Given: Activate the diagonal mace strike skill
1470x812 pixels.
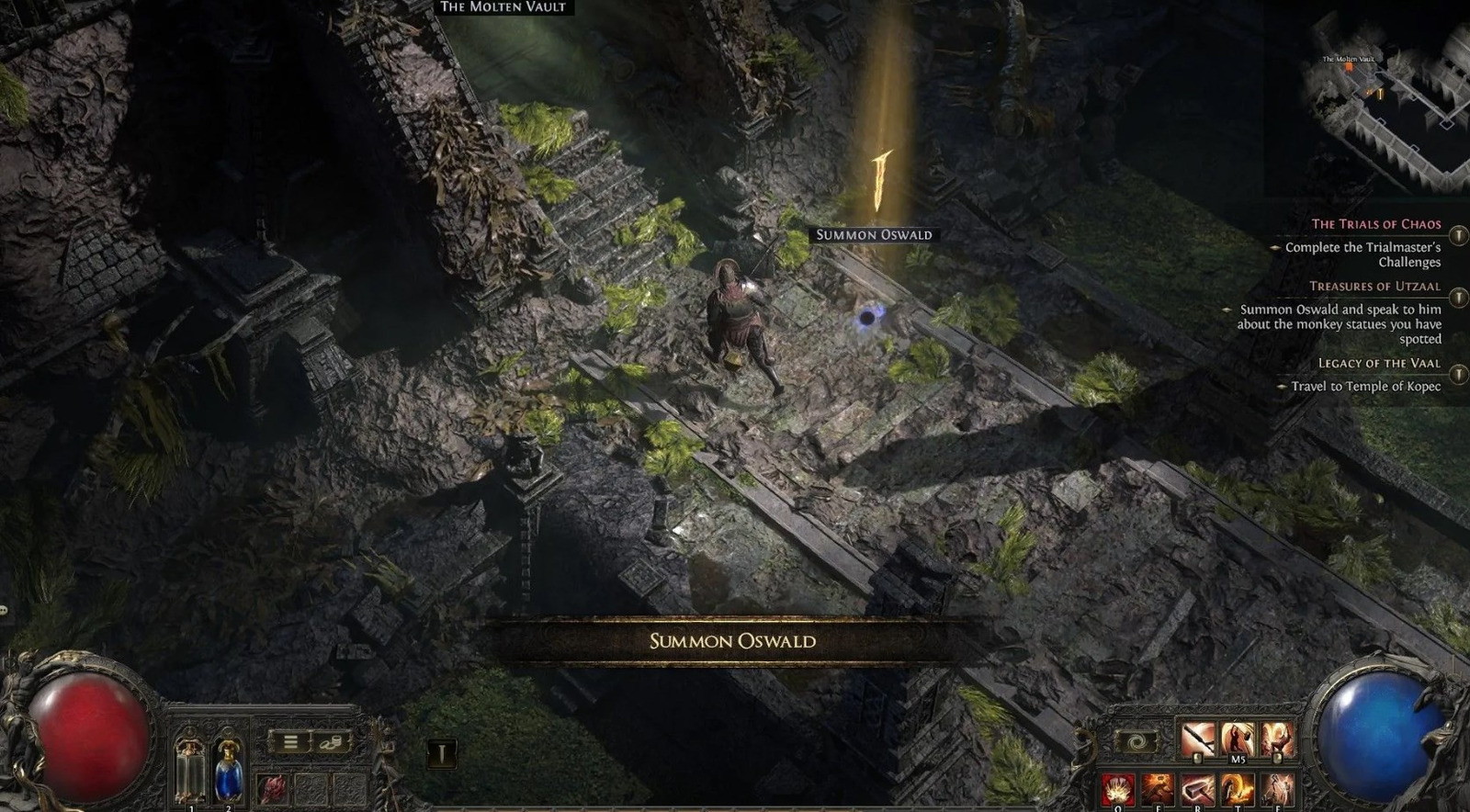Looking at the screenshot, I should [1198, 739].
